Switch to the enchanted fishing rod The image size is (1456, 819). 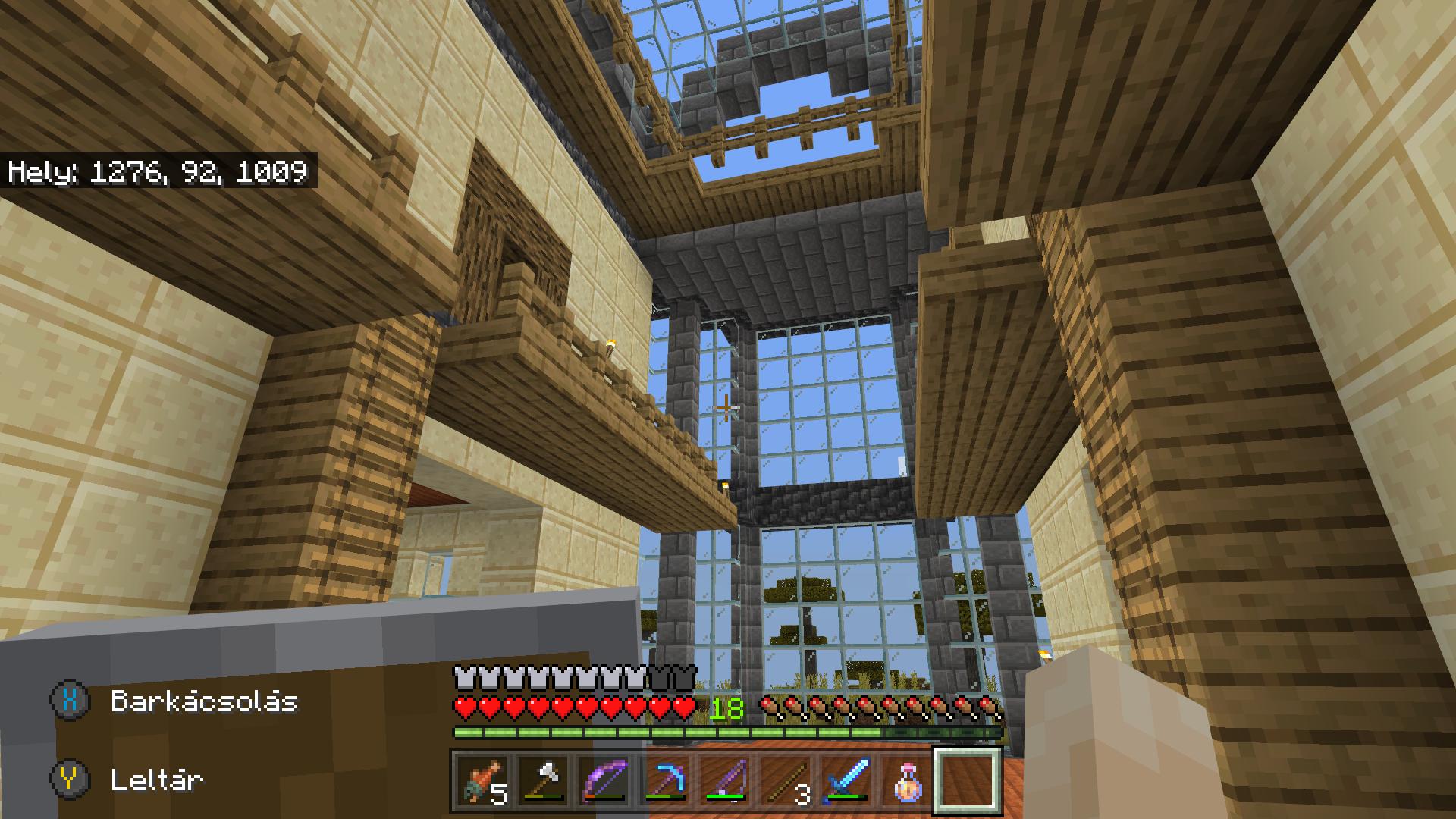726,780
